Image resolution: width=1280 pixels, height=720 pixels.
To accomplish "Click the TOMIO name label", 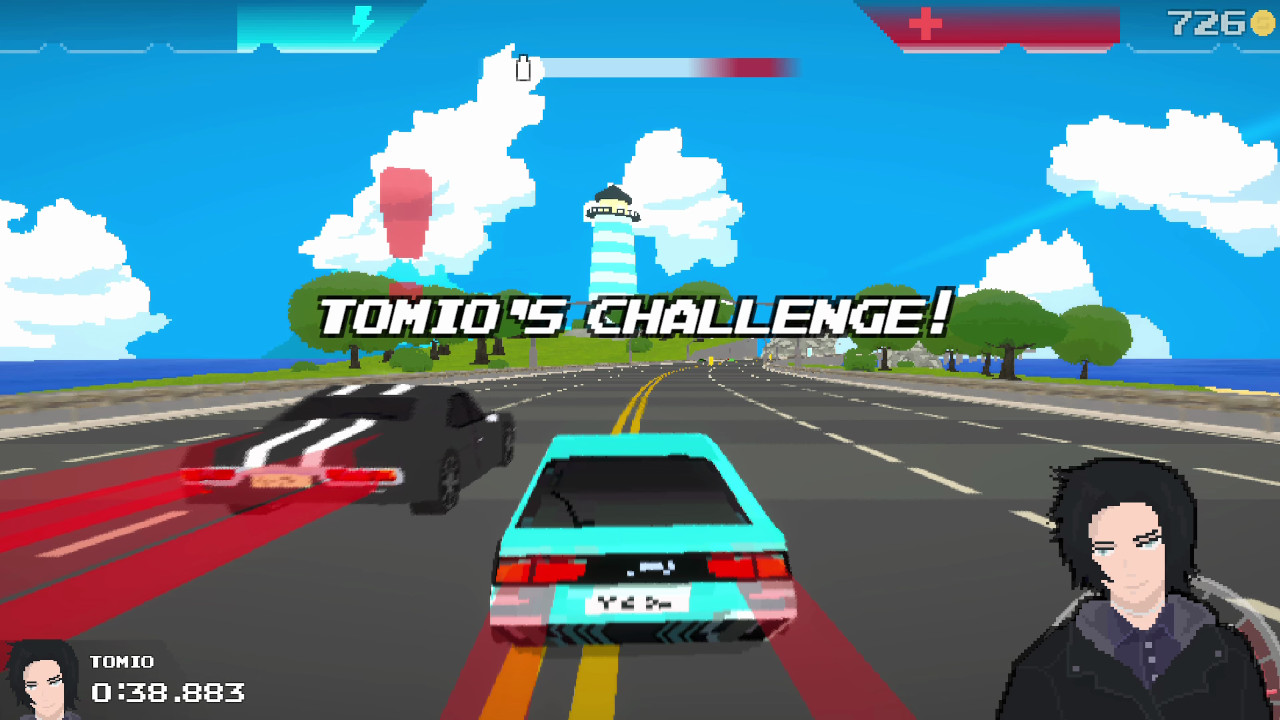I will [123, 661].
